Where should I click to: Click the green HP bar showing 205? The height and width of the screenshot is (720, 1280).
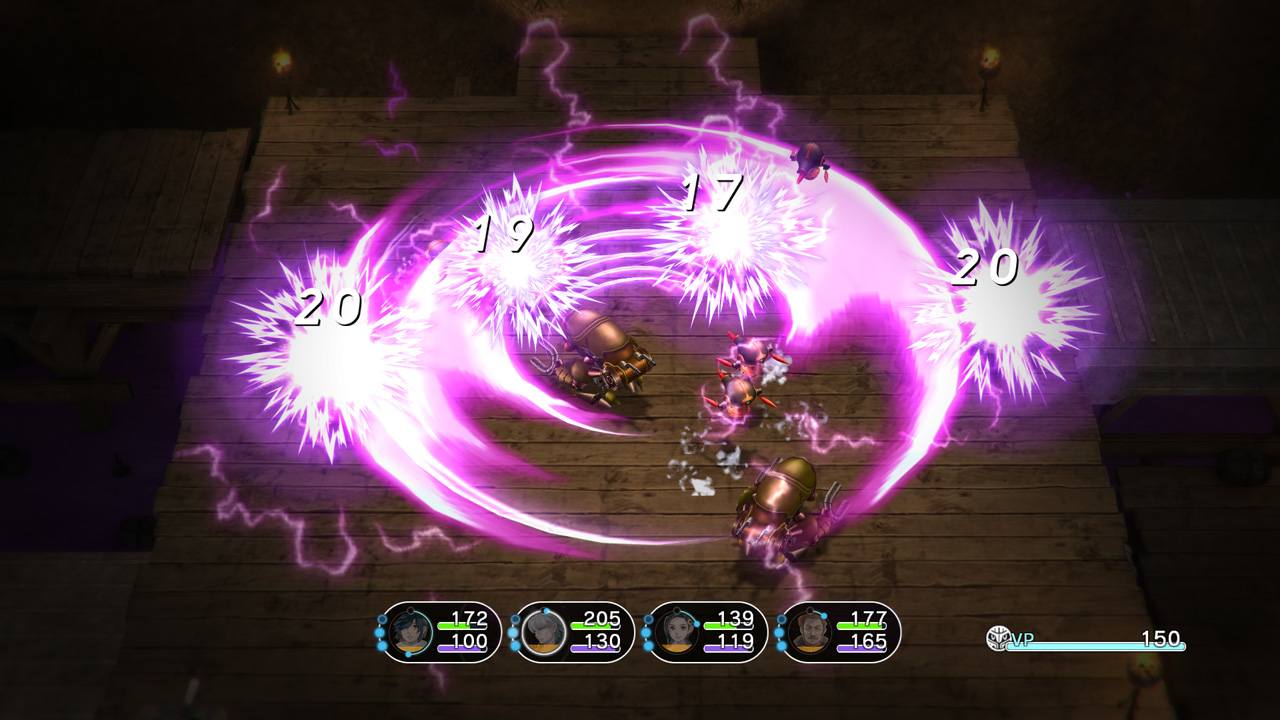click(594, 625)
